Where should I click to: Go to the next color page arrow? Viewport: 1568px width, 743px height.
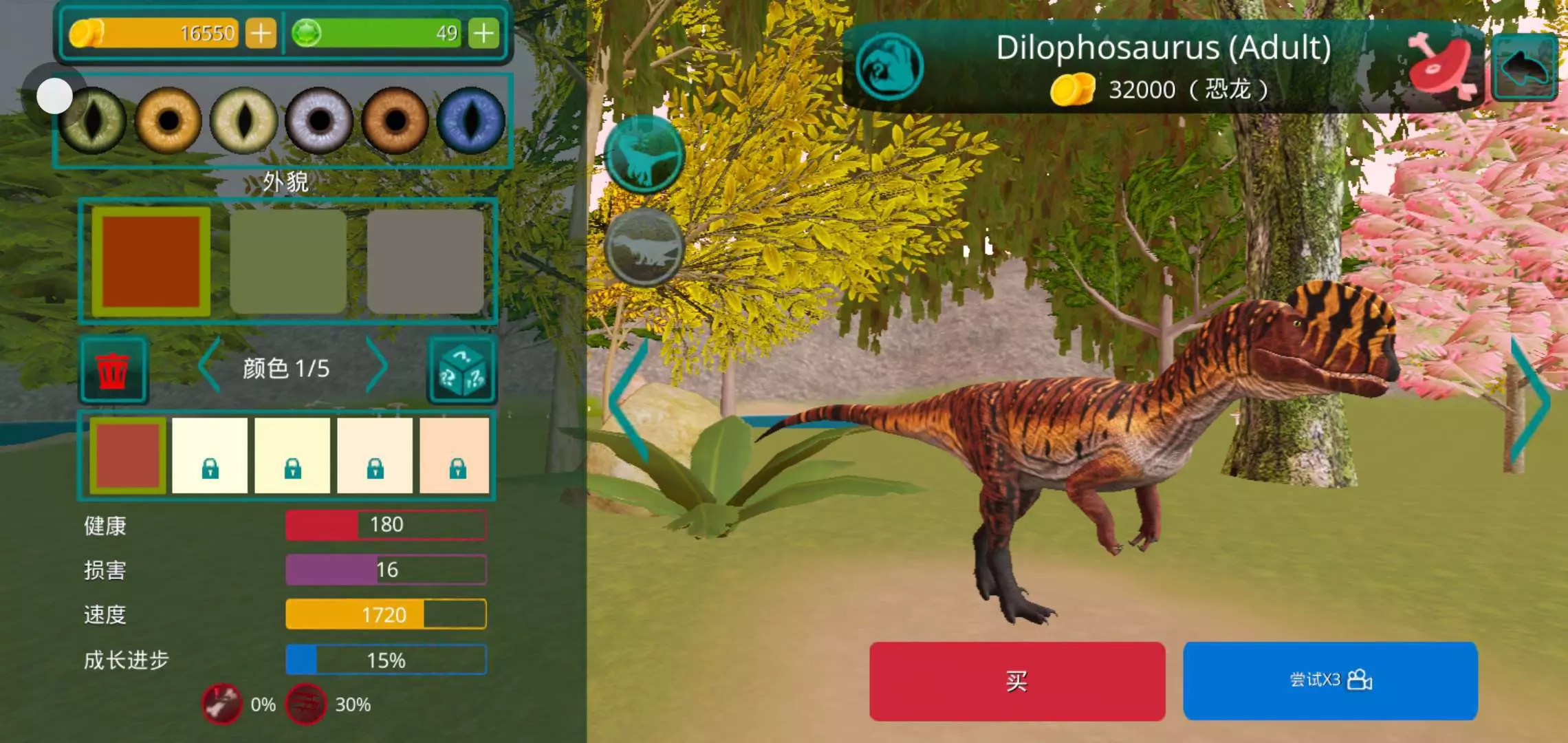(x=376, y=366)
